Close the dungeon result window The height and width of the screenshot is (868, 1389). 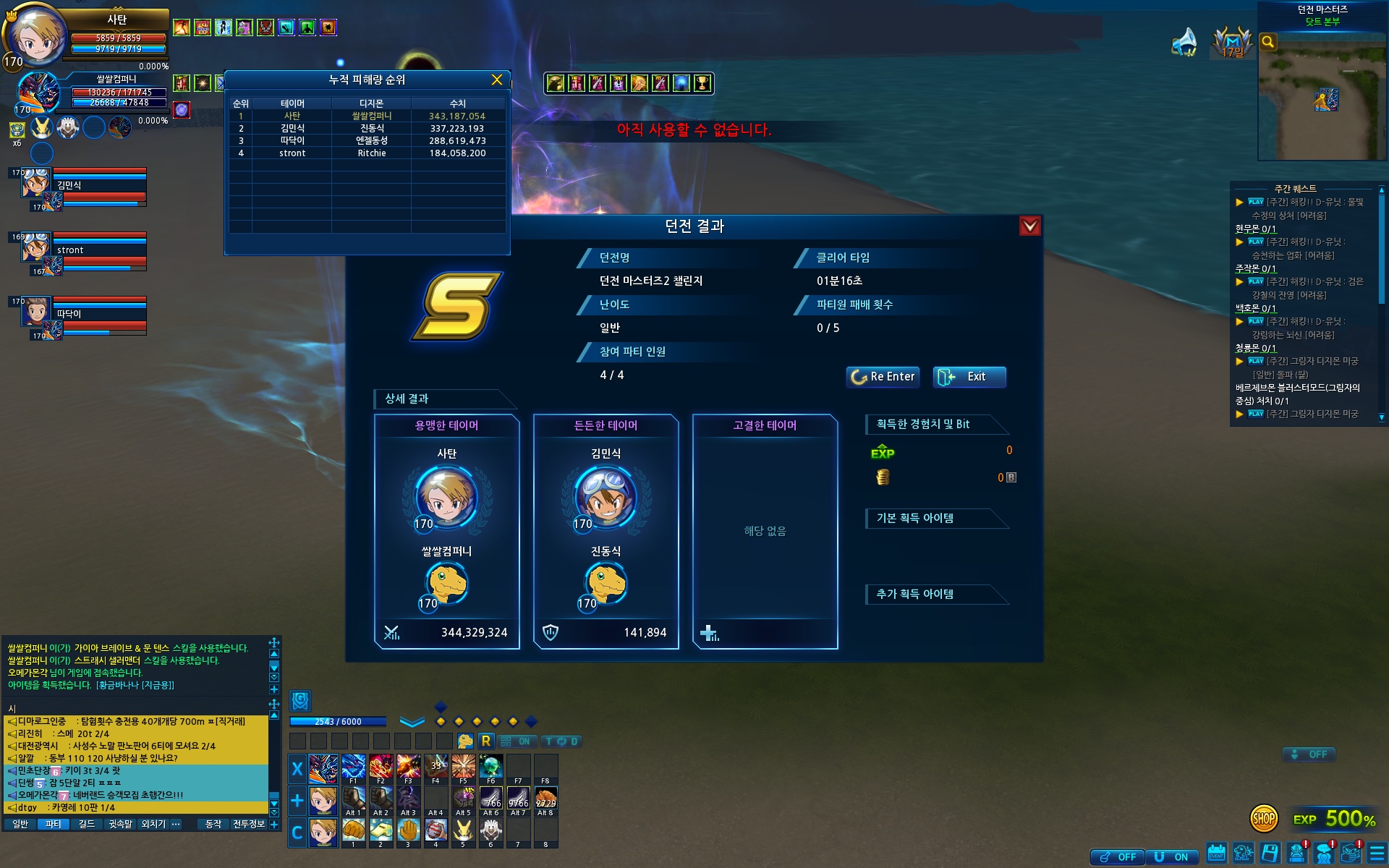pos(1029,226)
